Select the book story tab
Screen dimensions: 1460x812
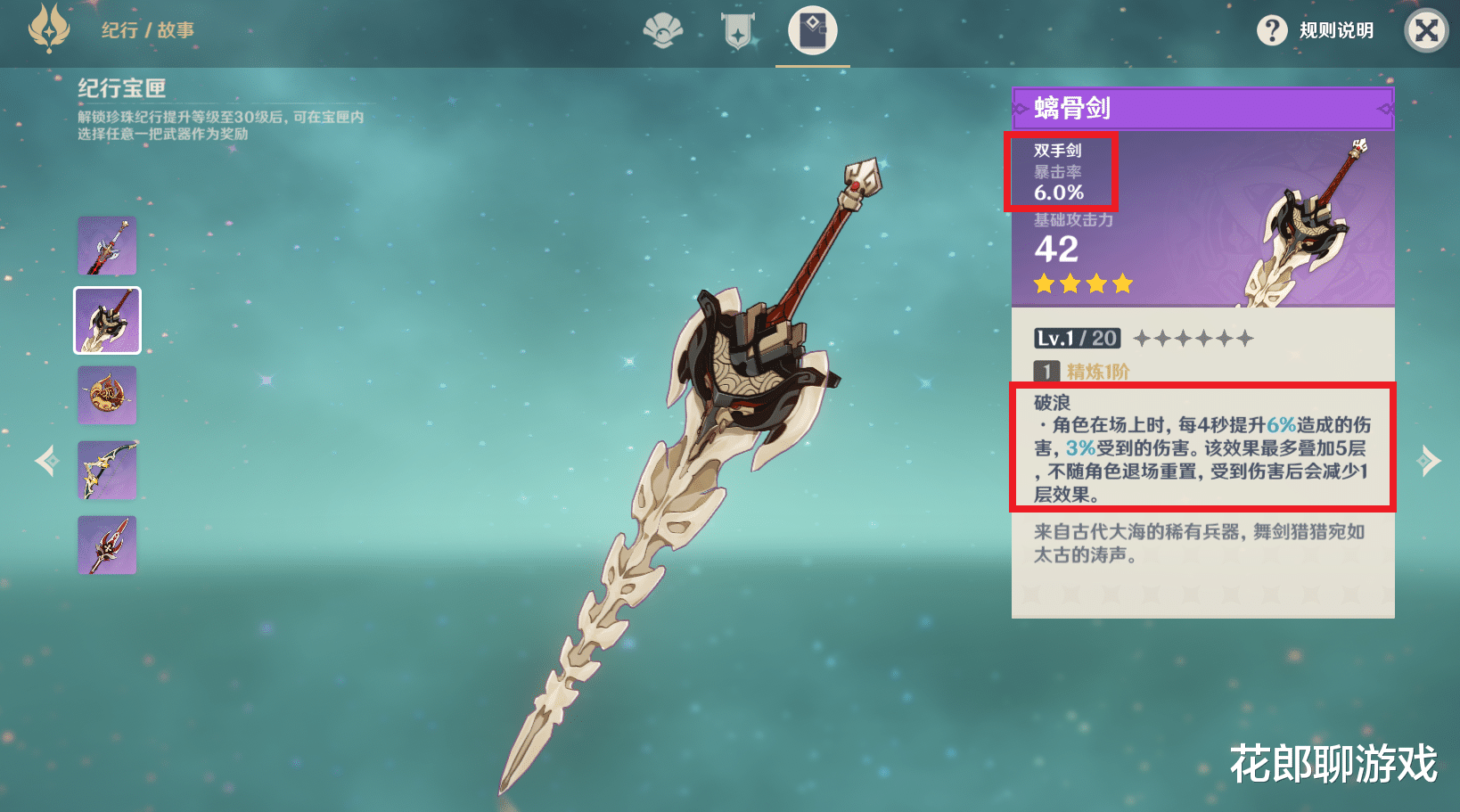click(812, 30)
